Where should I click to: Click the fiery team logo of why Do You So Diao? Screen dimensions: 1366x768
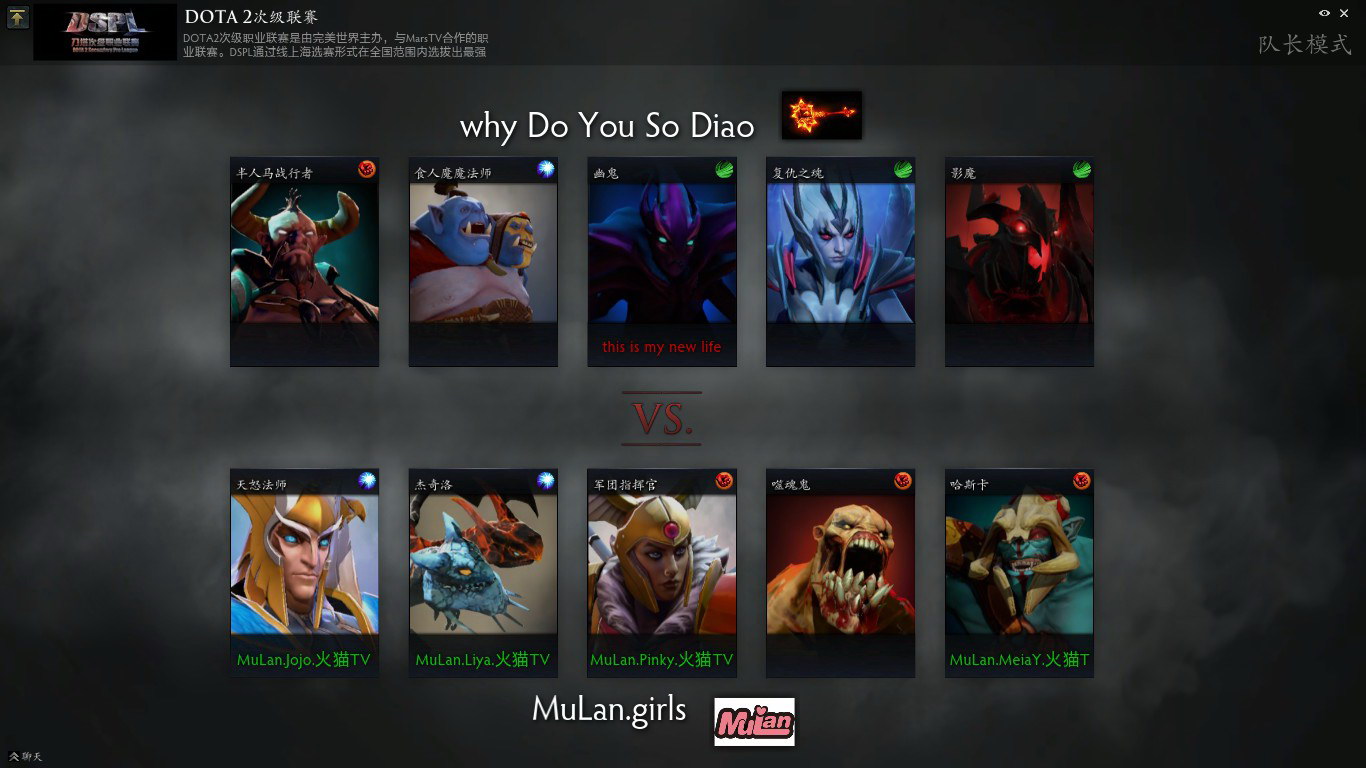821,115
